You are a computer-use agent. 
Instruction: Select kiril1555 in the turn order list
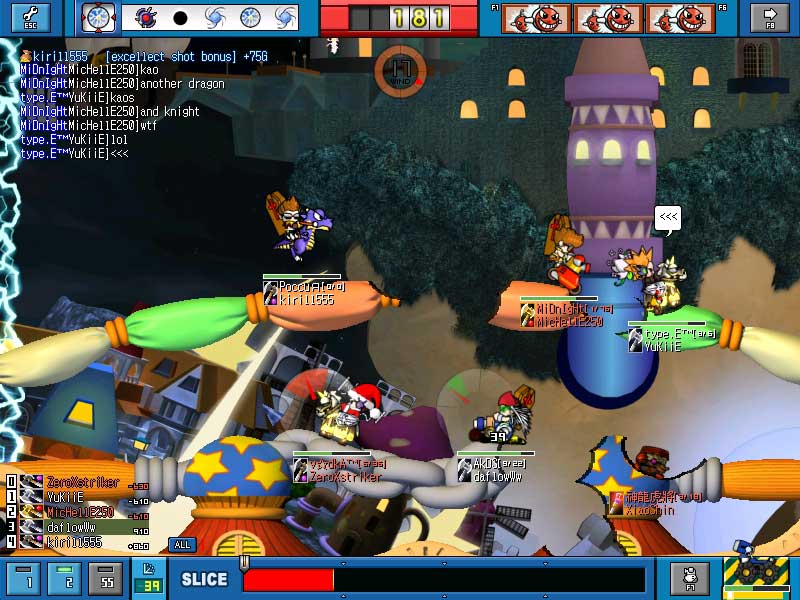tap(74, 542)
